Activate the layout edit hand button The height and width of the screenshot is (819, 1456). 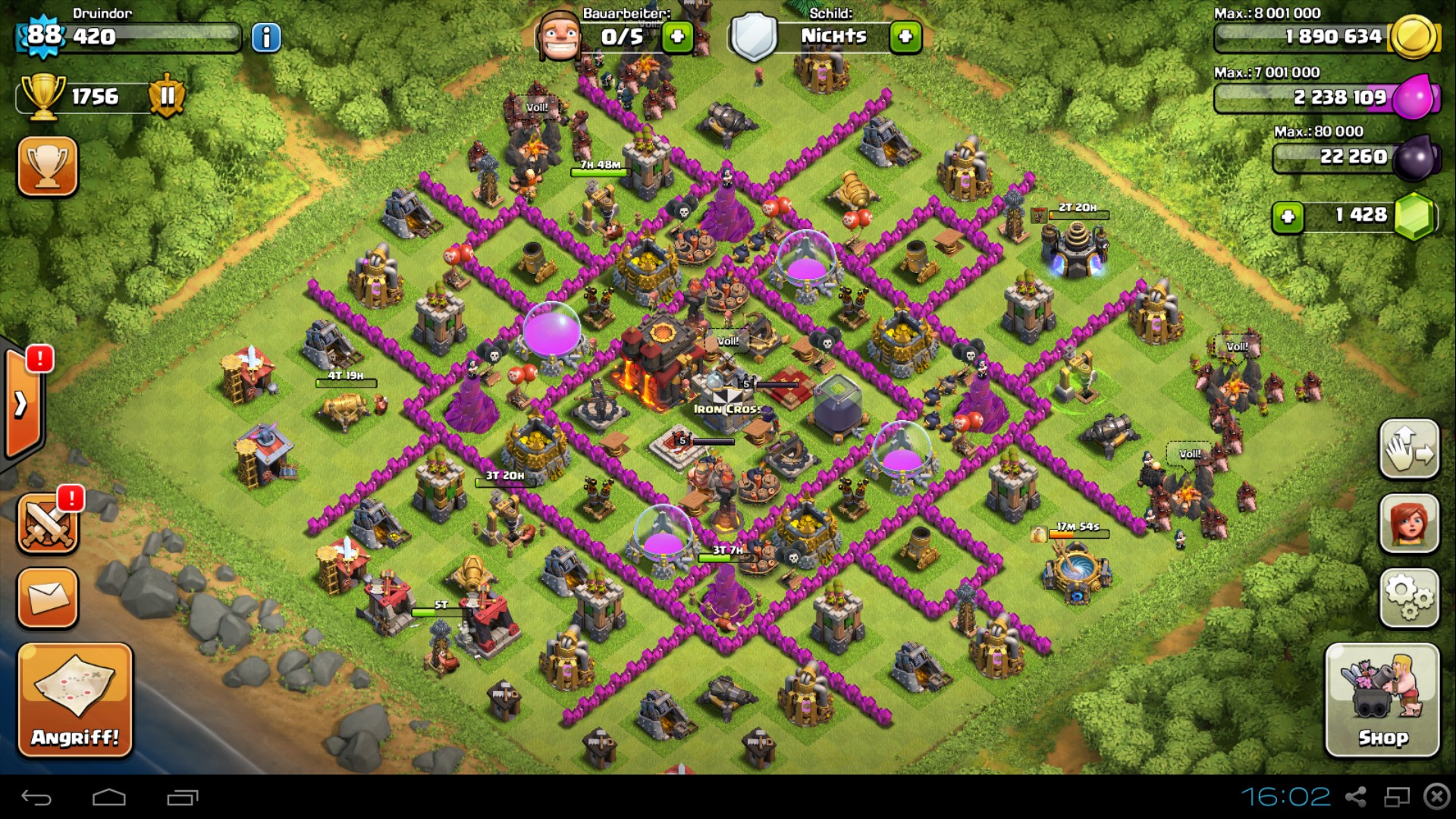(1409, 449)
